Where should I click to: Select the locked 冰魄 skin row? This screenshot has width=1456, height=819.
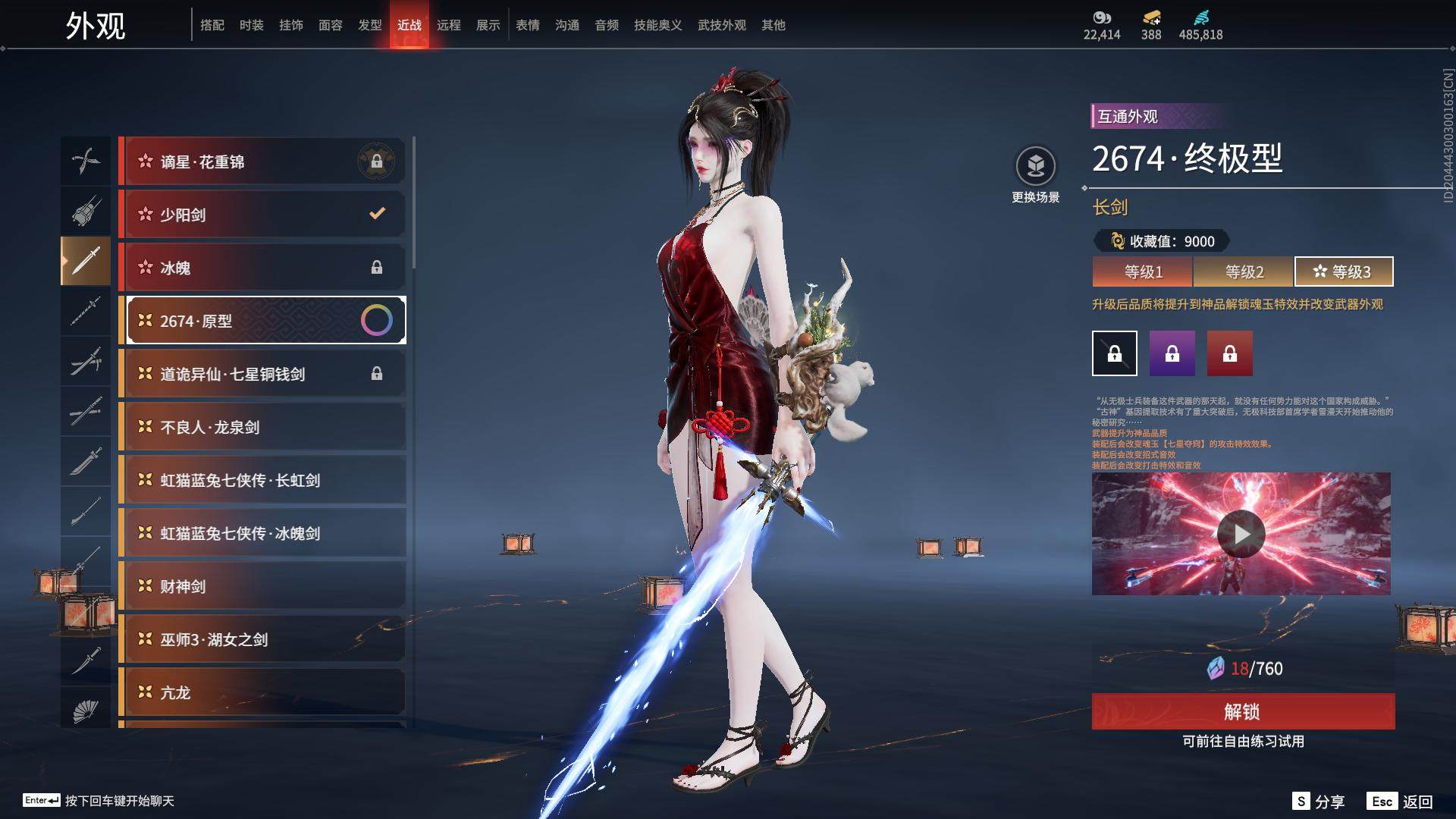tap(262, 268)
